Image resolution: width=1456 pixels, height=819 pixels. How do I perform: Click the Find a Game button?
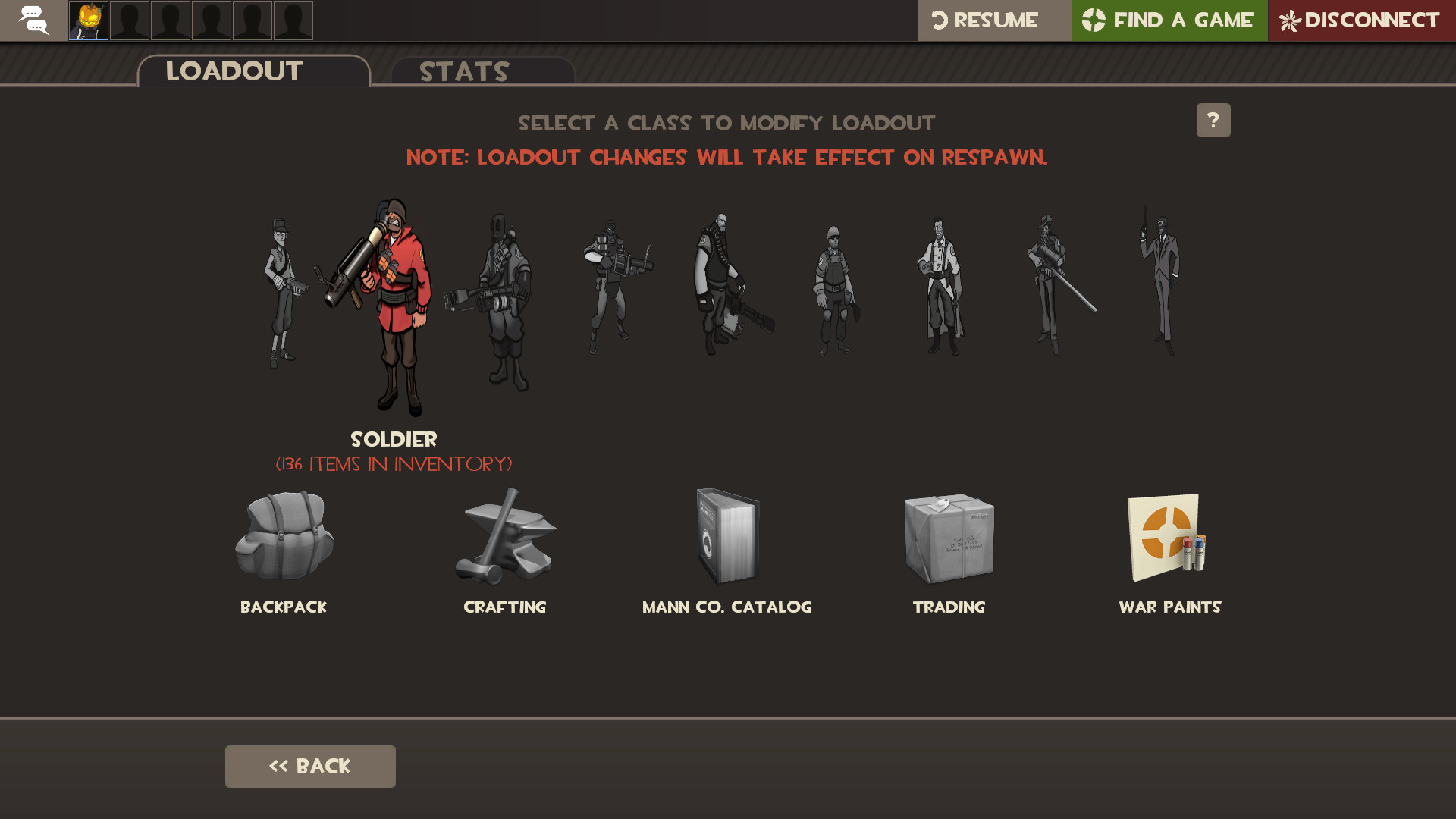coord(1169,20)
